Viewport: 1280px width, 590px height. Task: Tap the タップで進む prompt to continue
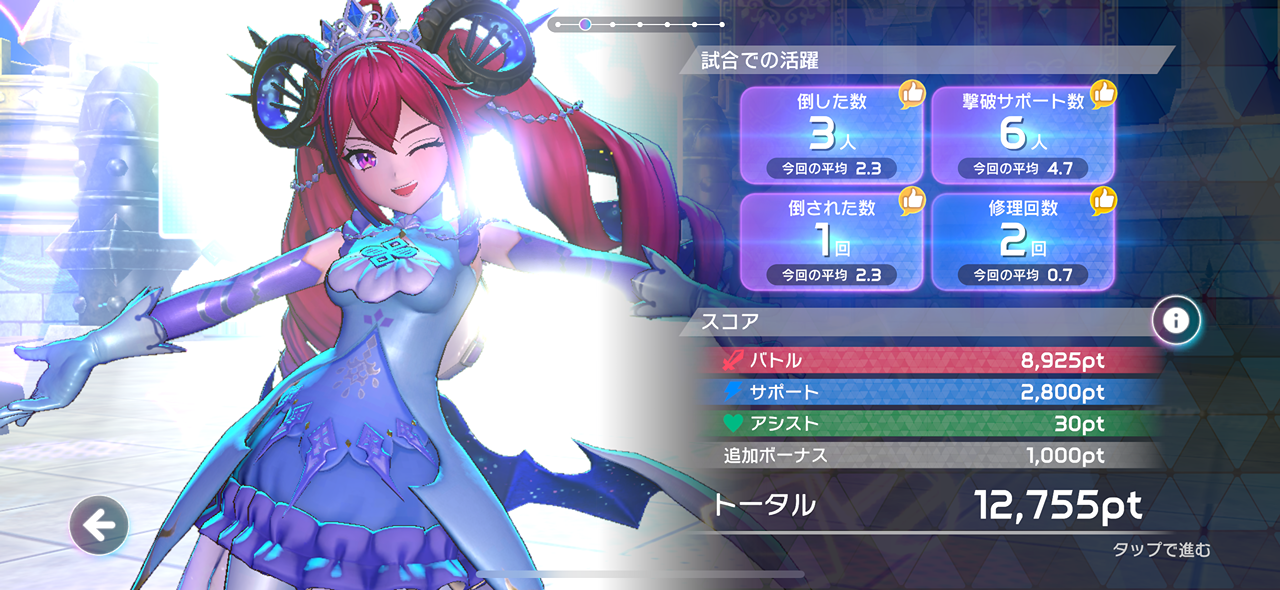click(x=1161, y=550)
